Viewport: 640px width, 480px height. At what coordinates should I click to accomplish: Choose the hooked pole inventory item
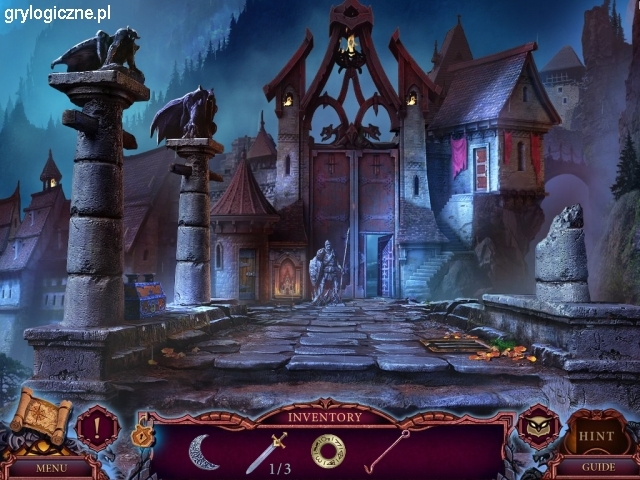coord(388,451)
